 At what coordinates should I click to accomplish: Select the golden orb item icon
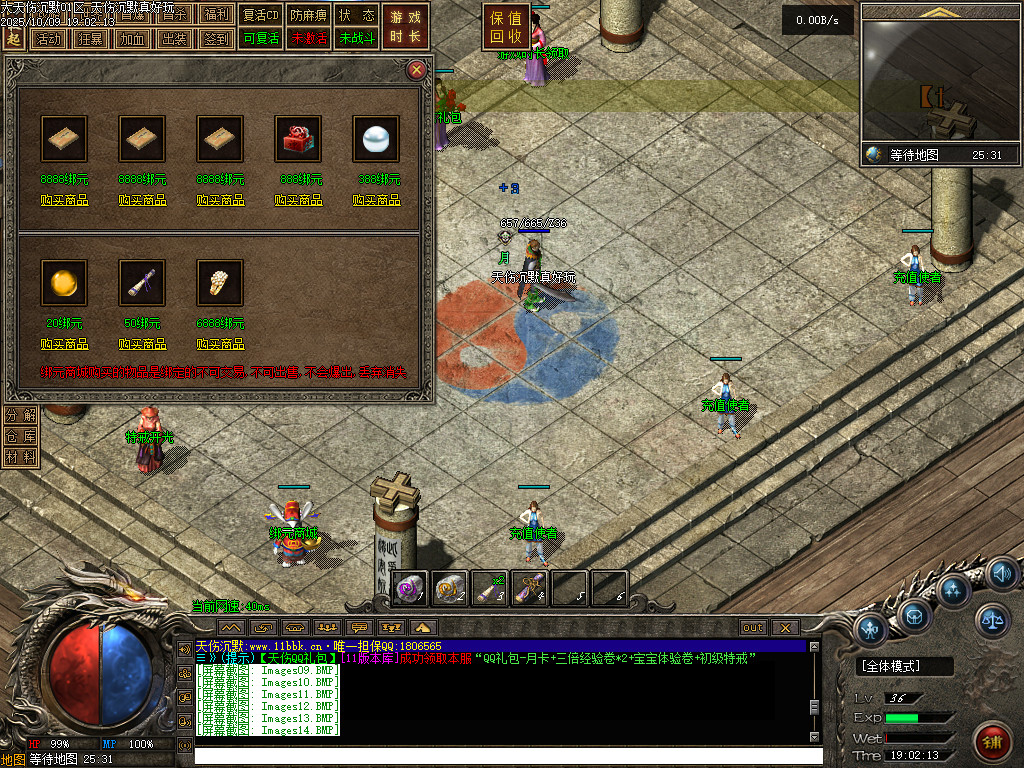[64, 283]
